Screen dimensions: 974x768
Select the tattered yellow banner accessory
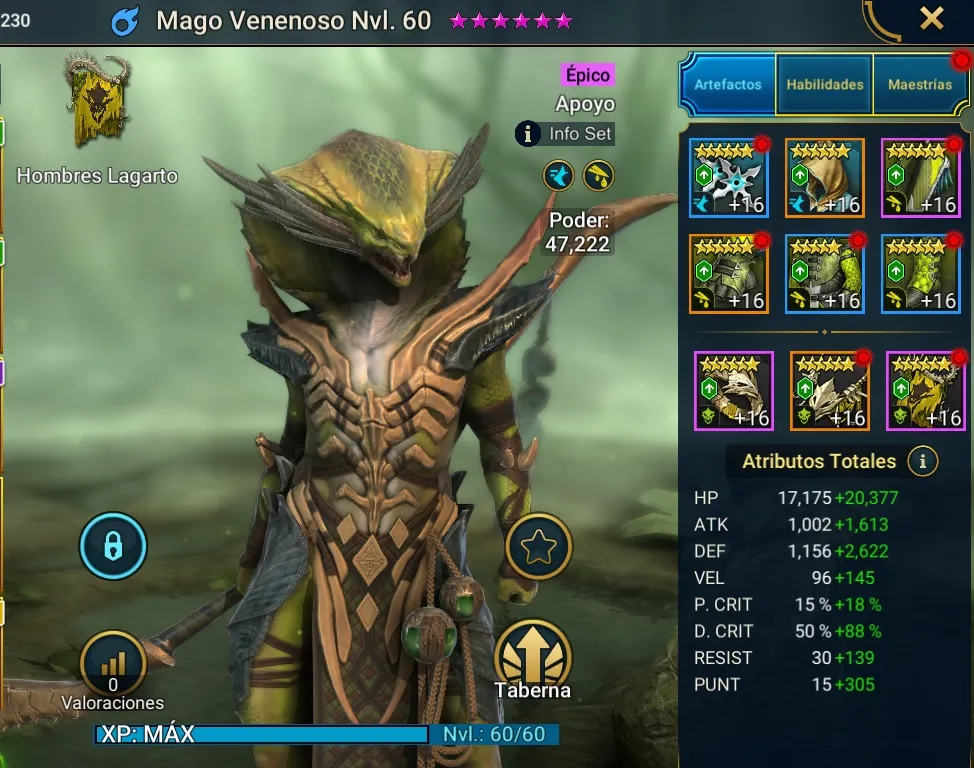(x=925, y=390)
